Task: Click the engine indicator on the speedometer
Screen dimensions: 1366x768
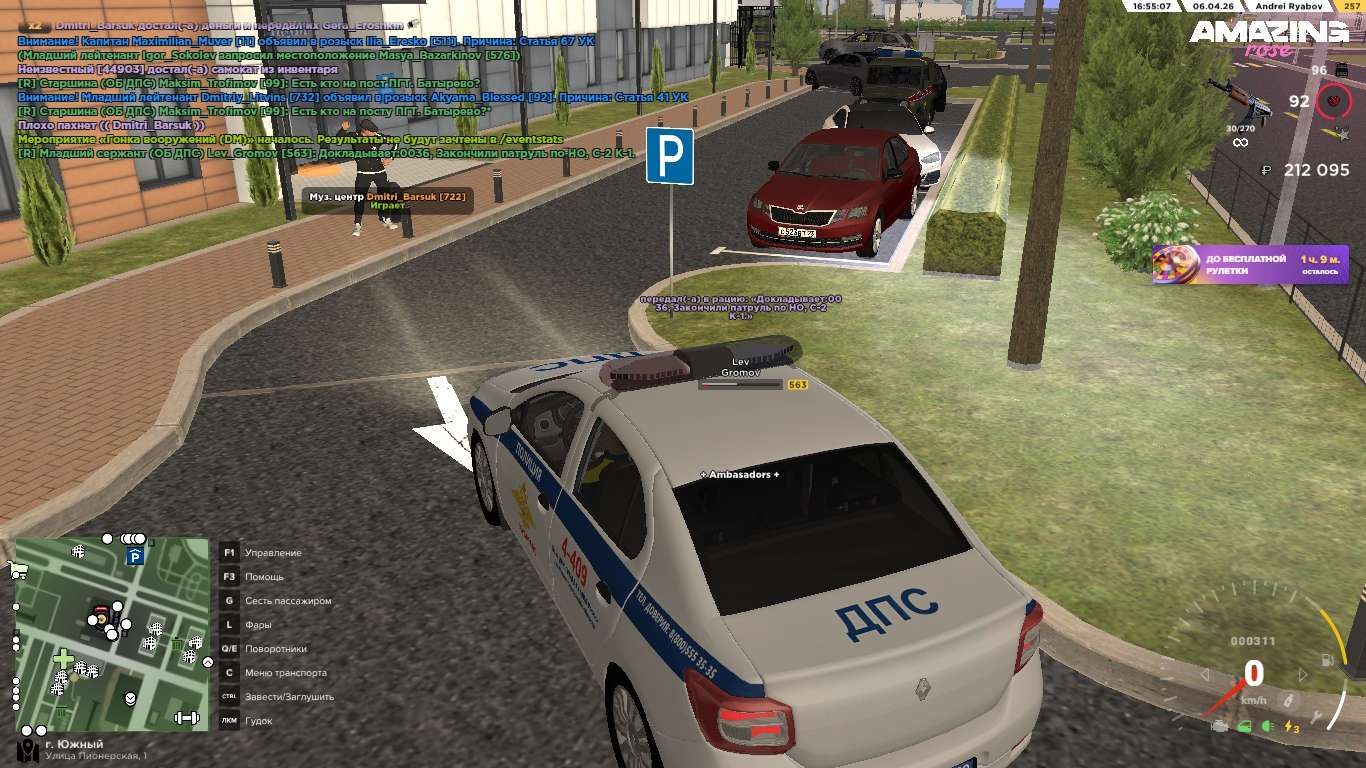Action: [x=1219, y=726]
